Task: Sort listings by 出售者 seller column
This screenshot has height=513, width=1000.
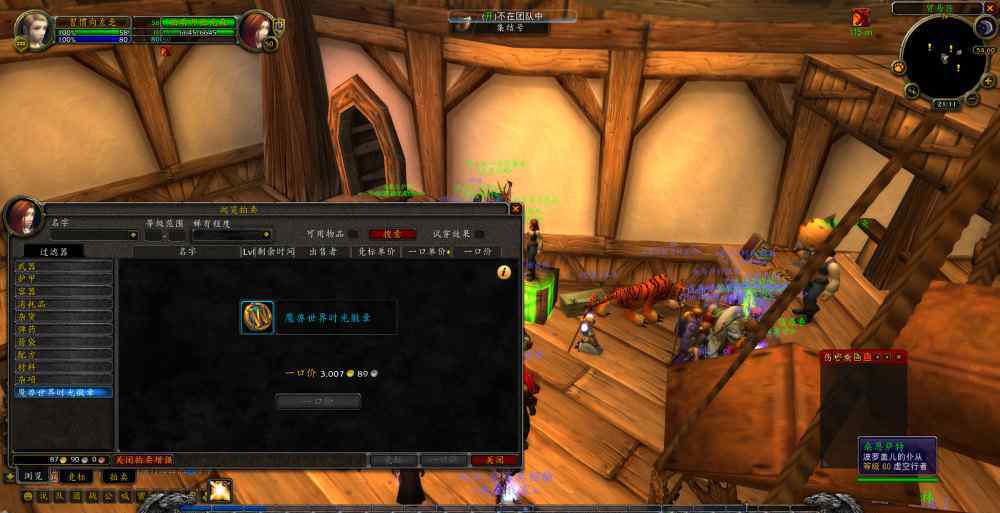Action: coord(323,252)
